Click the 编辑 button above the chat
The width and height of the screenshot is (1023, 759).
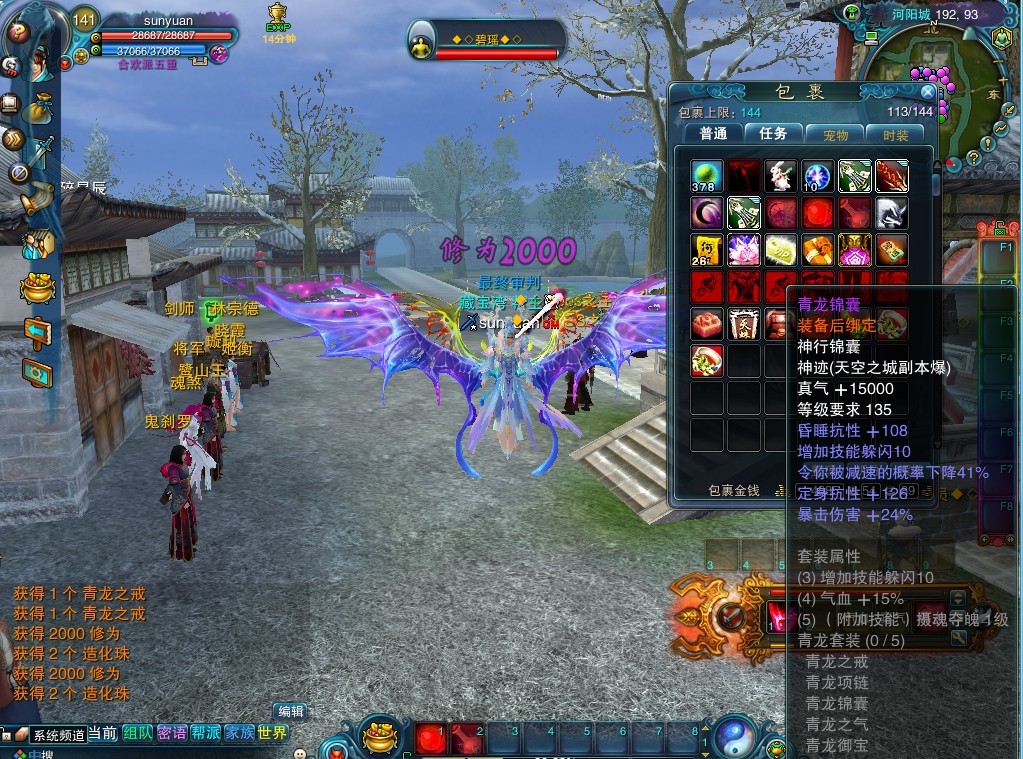291,711
